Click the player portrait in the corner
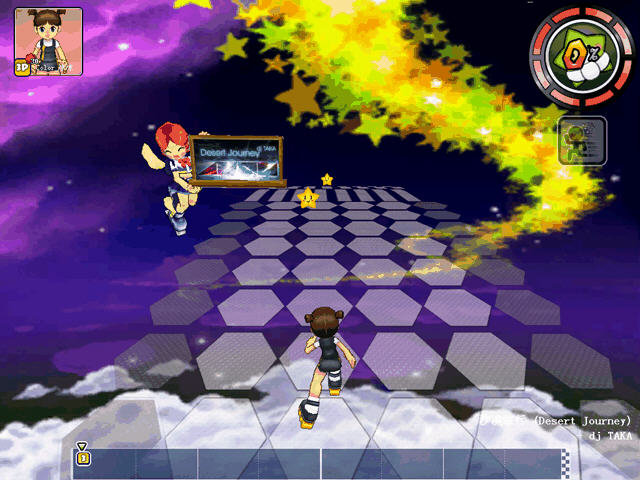The height and width of the screenshot is (480, 640). coord(48,42)
